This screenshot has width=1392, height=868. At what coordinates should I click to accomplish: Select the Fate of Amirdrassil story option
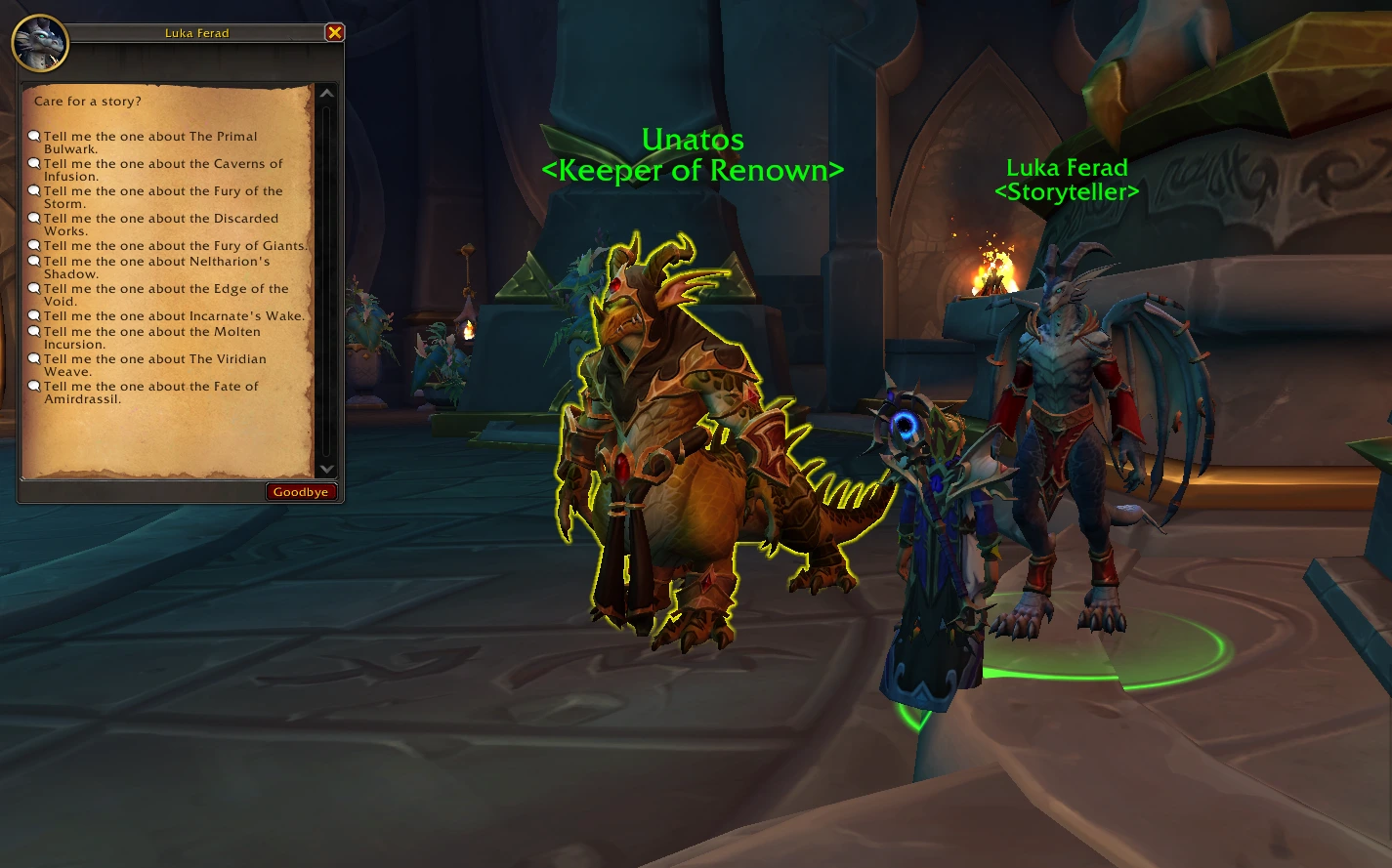pos(149,393)
